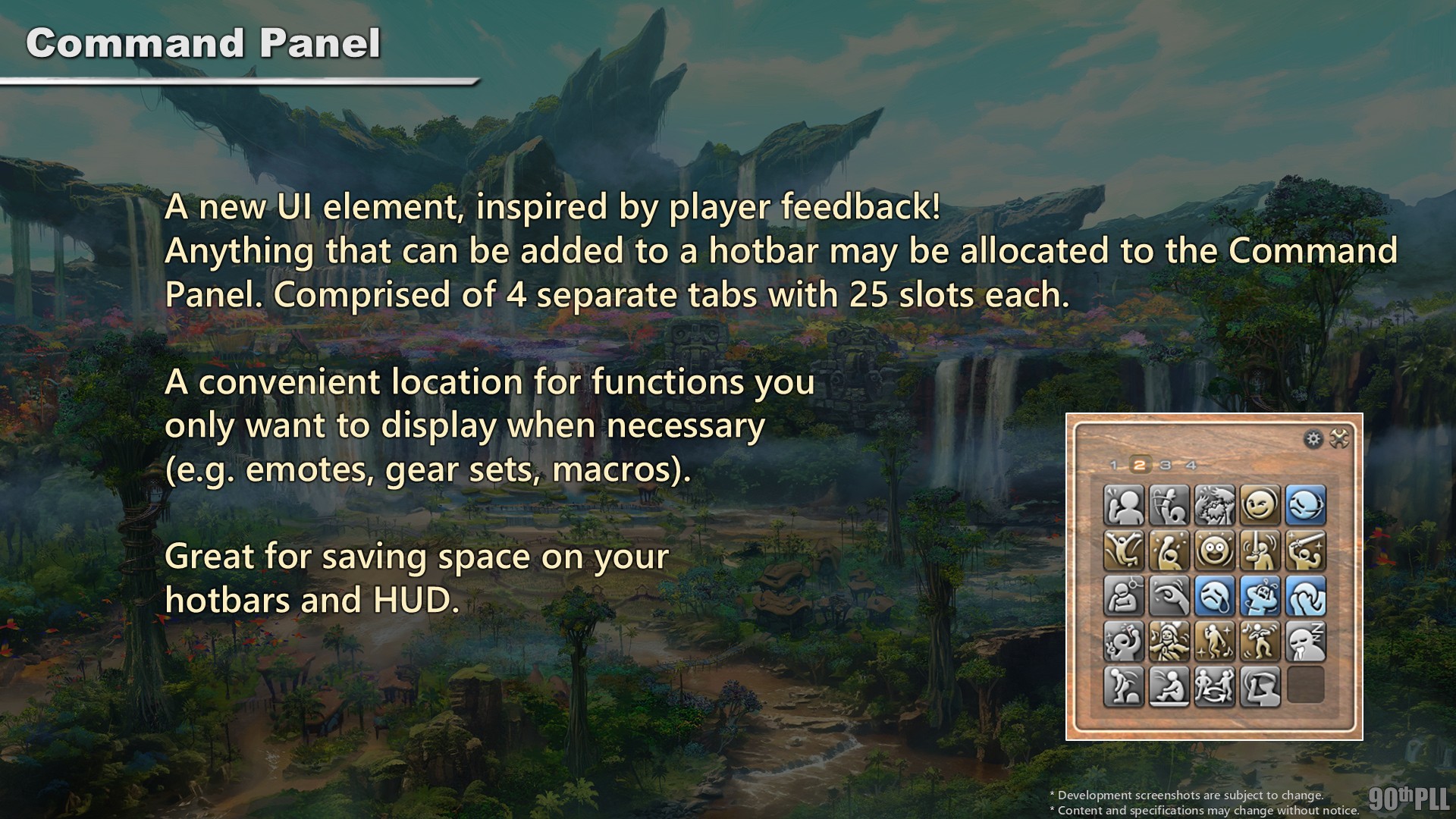Use the waving greeting emote
This screenshot has width=1456, height=819.
[x=1123, y=506]
